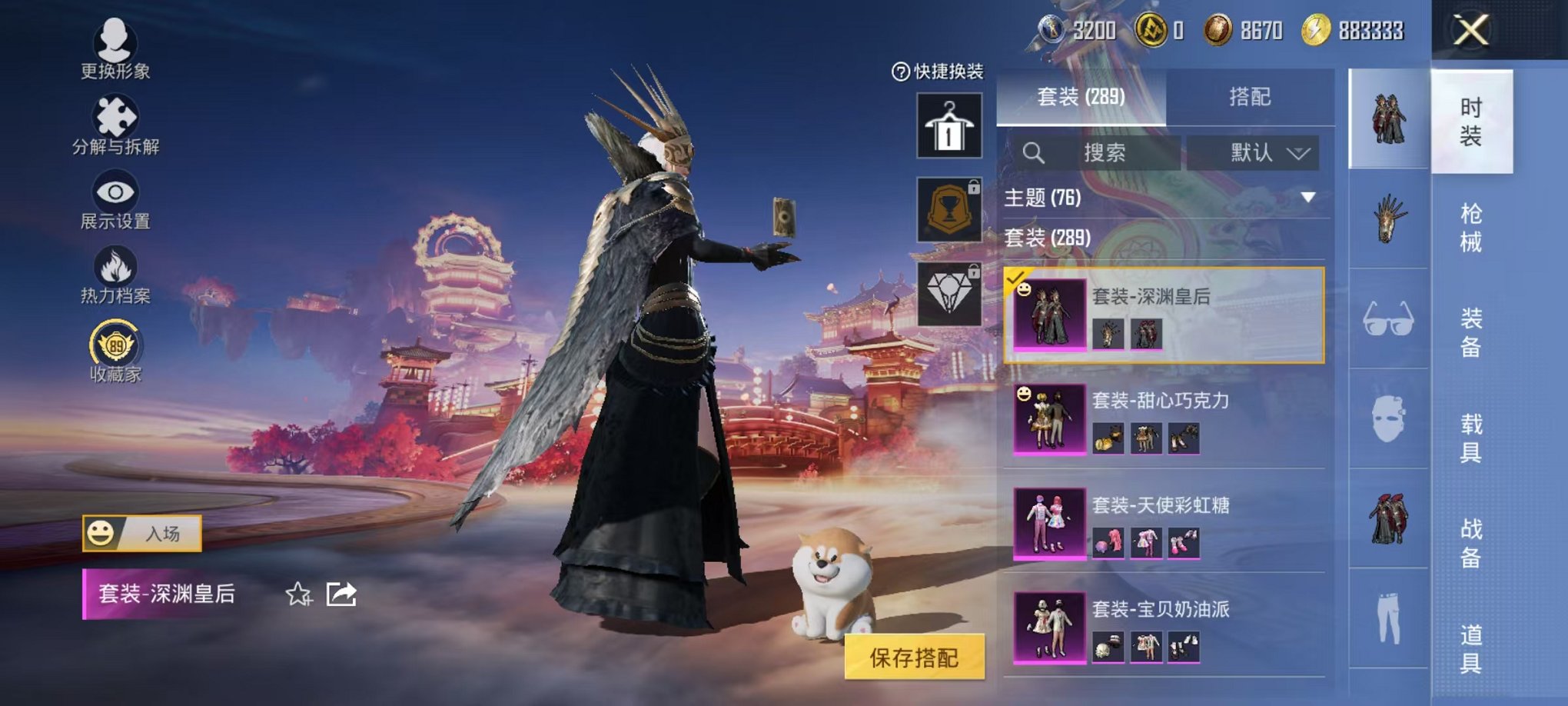This screenshot has height=706, width=1568.
Task: Open the trophy outfit preset slot
Action: coord(950,208)
